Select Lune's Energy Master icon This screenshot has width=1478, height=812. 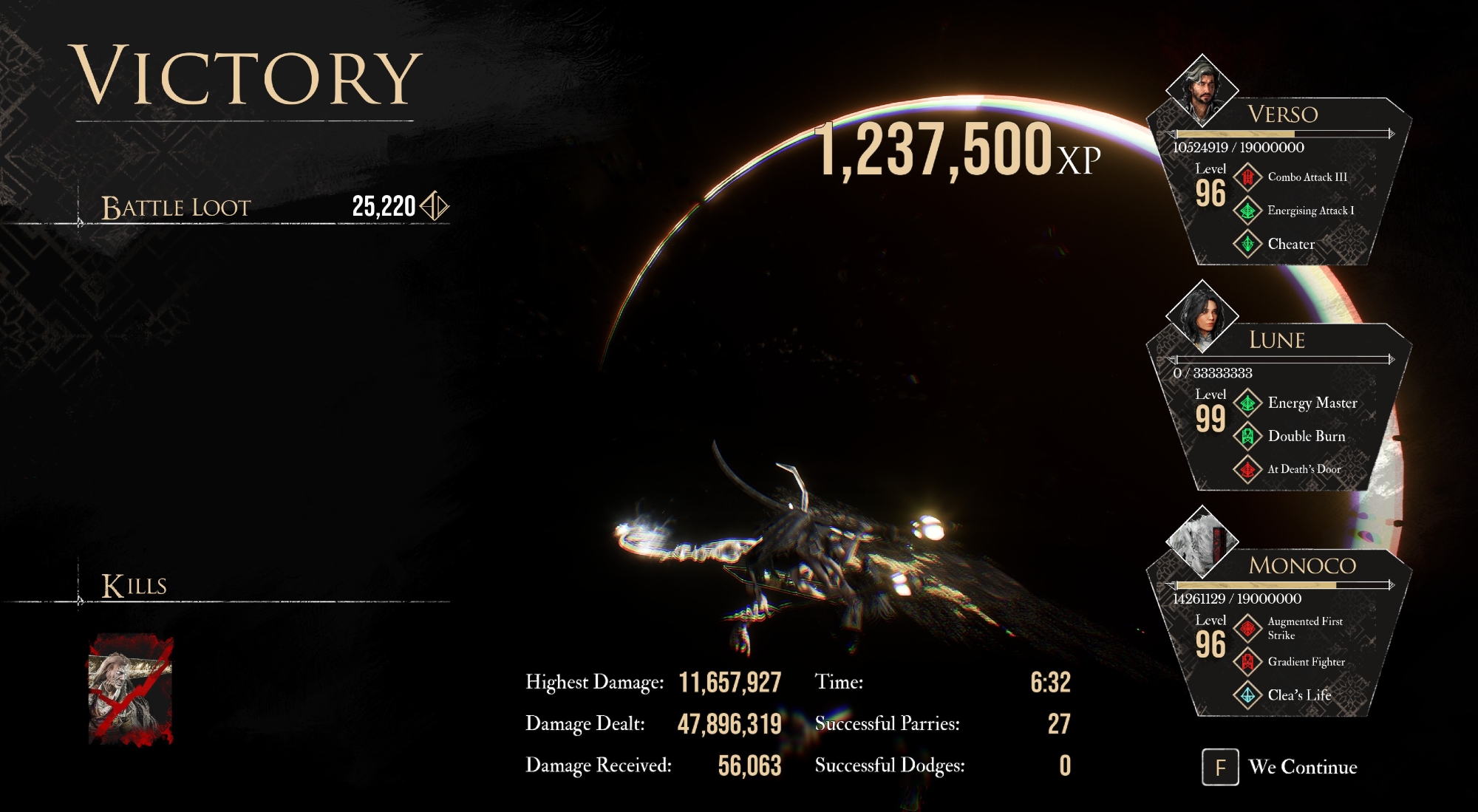click(x=1247, y=403)
